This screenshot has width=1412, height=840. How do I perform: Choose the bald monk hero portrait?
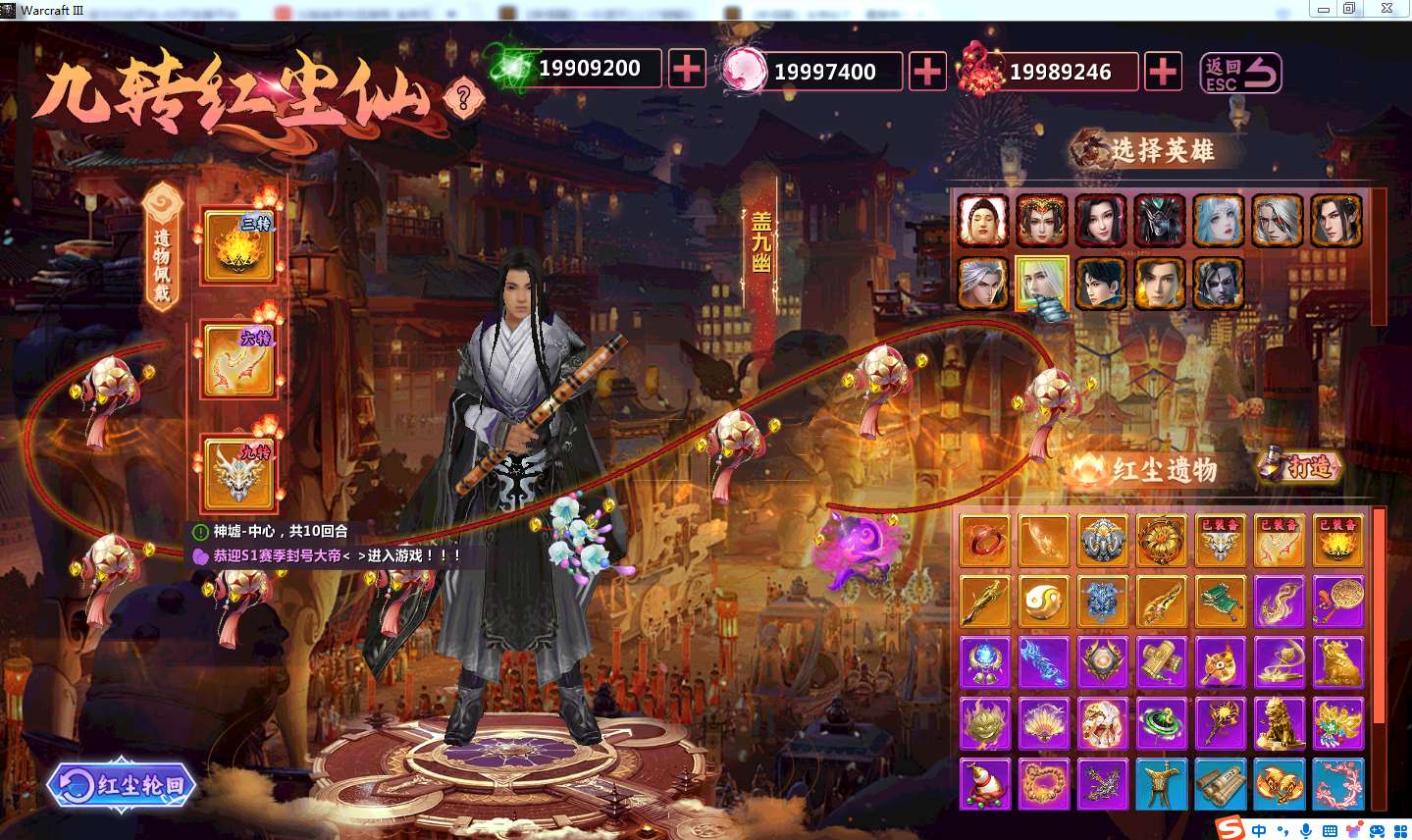(x=982, y=220)
